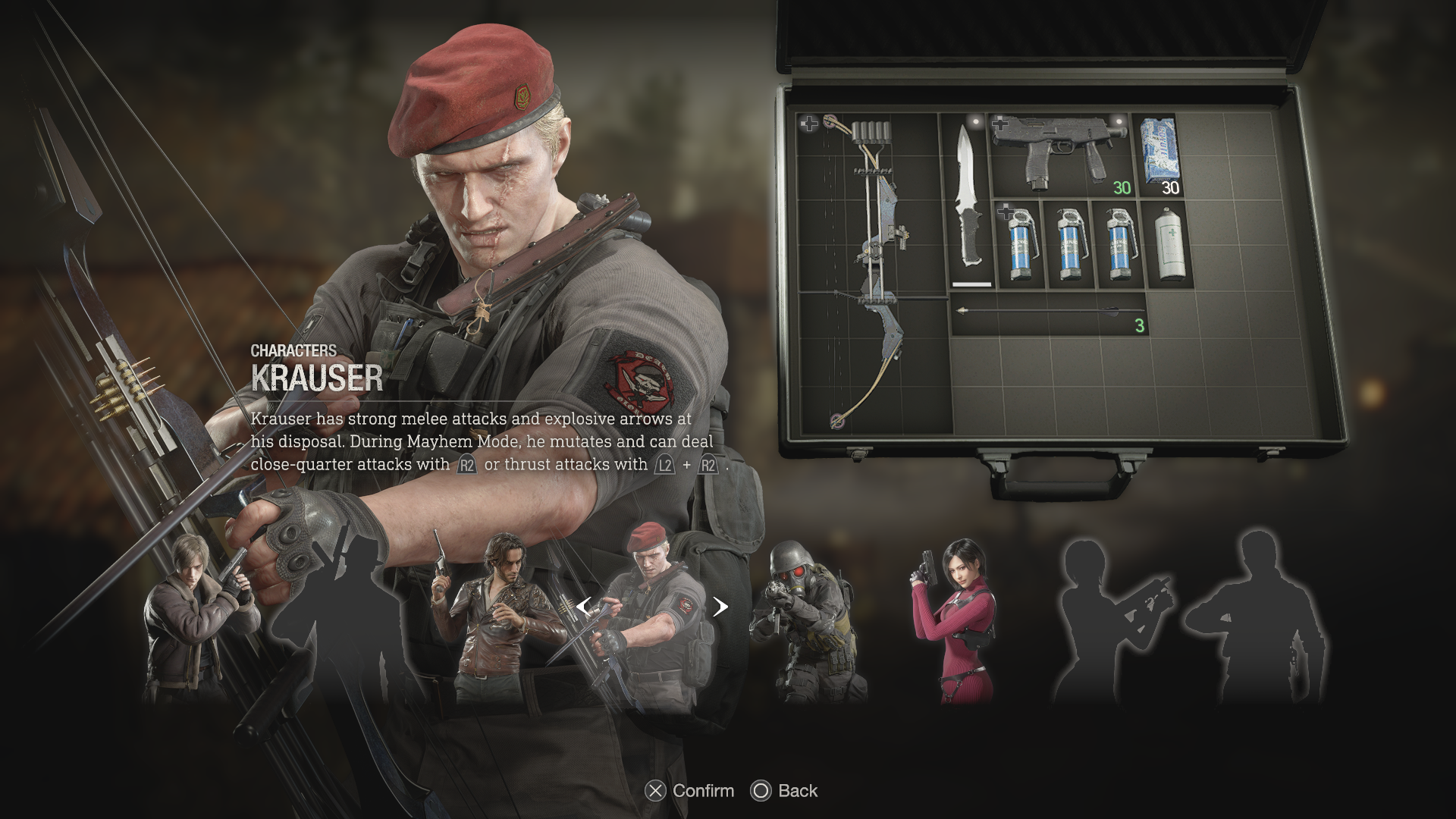The image size is (1456, 819).
Task: Select the submachine gun ammo box
Action: (1159, 155)
